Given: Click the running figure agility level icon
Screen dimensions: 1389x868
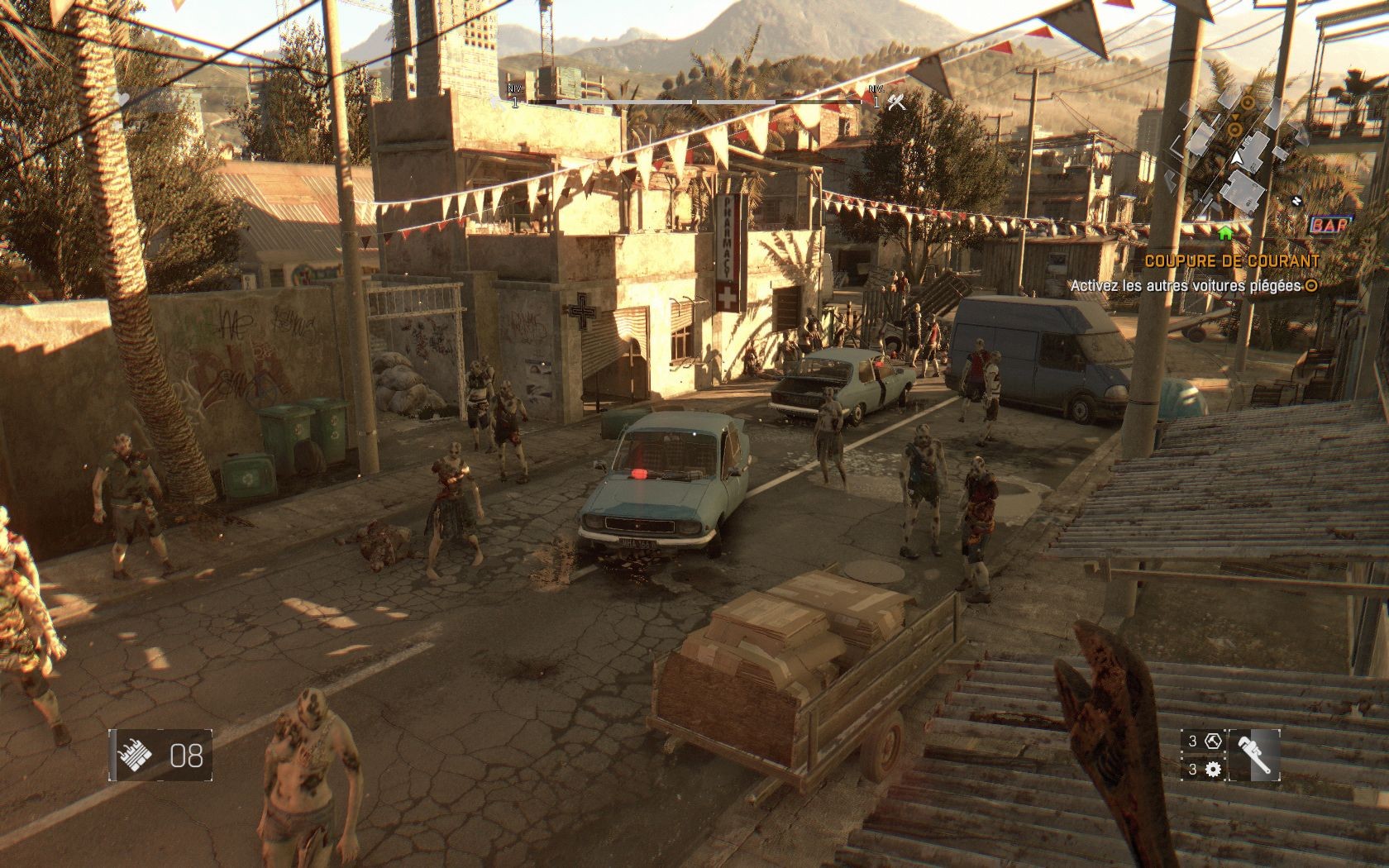Looking at the screenshot, I should (498, 103).
